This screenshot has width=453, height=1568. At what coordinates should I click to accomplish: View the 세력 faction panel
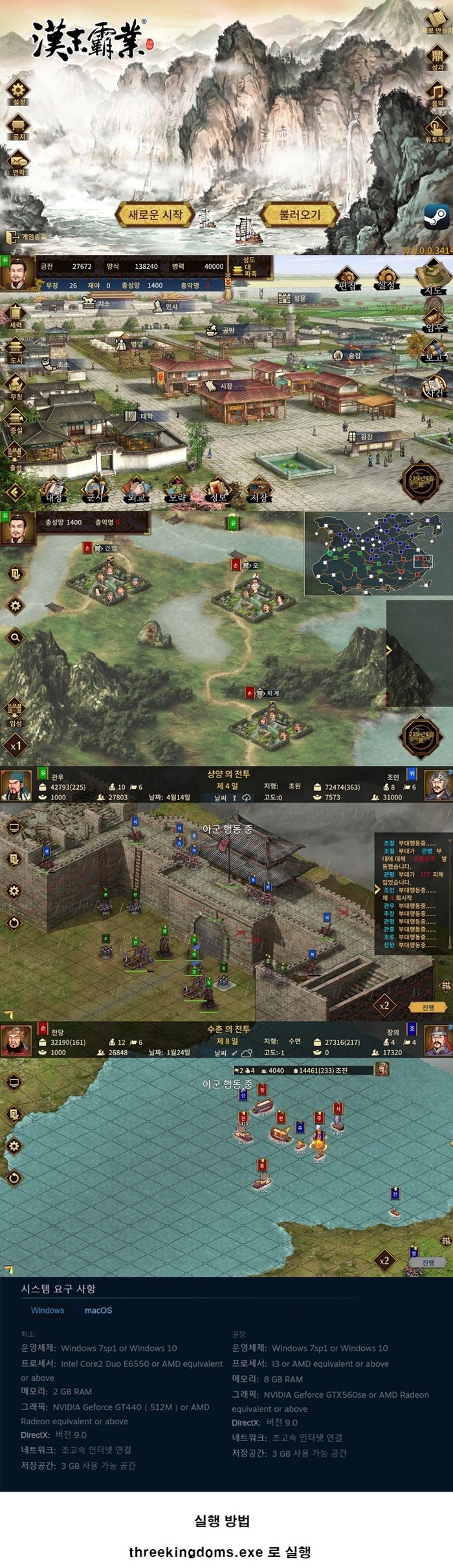[16, 315]
